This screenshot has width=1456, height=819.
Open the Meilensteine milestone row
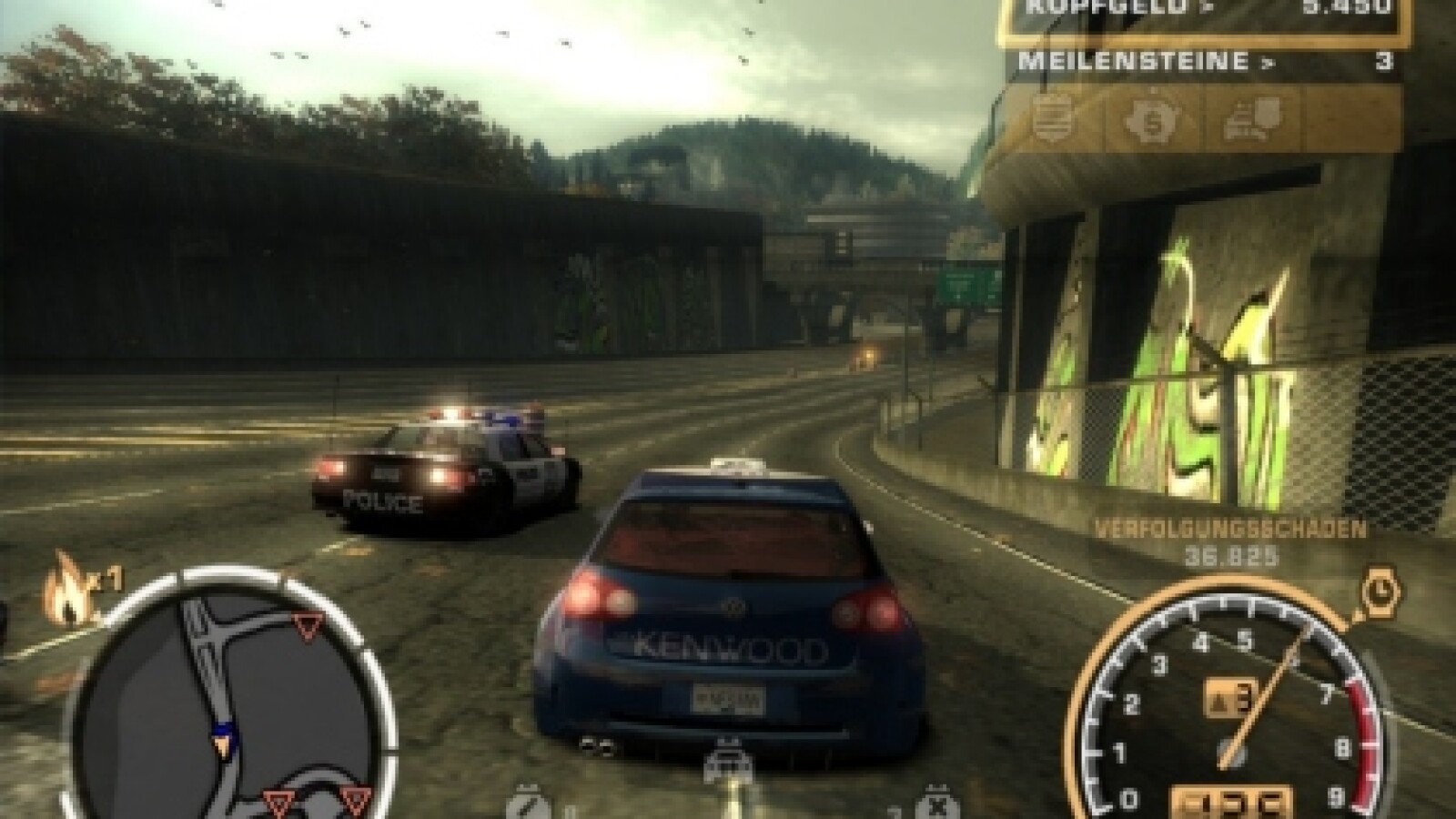click(x=1199, y=62)
